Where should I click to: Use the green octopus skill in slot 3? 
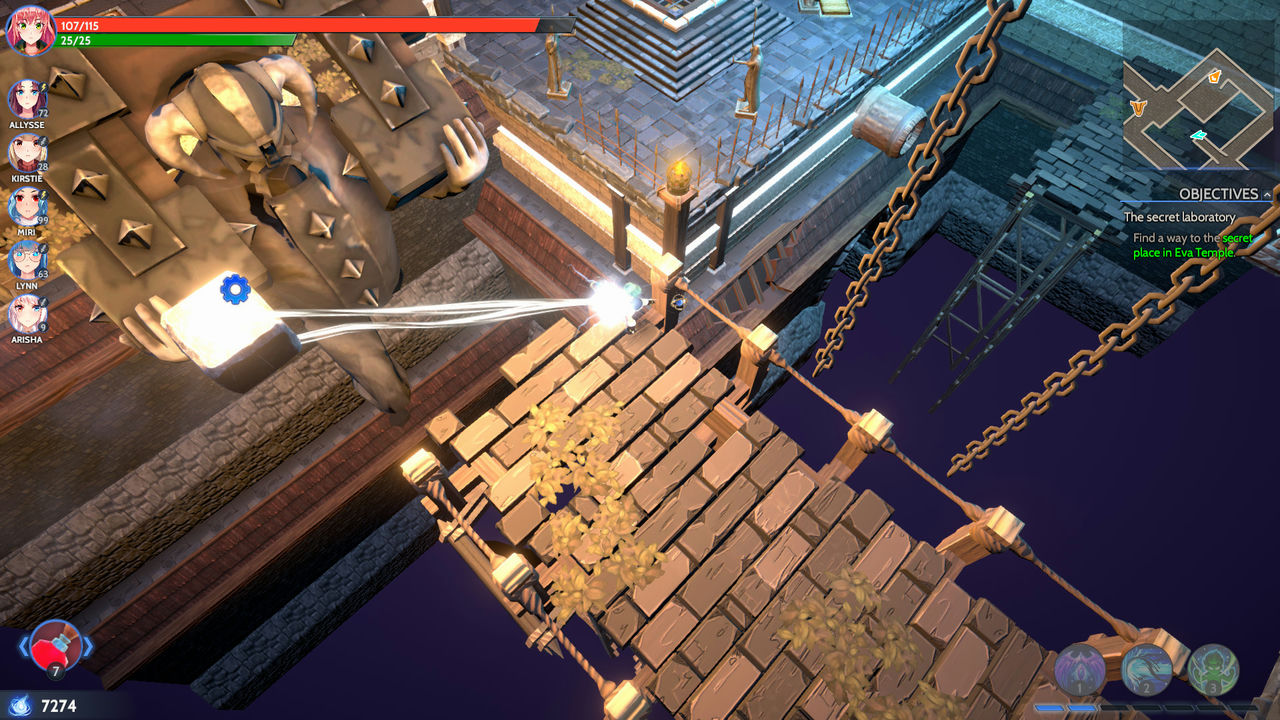click(x=1212, y=666)
